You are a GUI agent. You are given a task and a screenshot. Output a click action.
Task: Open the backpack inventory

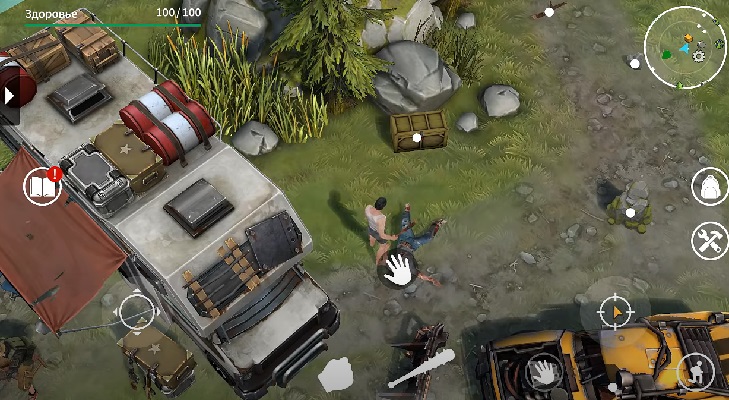tap(709, 186)
